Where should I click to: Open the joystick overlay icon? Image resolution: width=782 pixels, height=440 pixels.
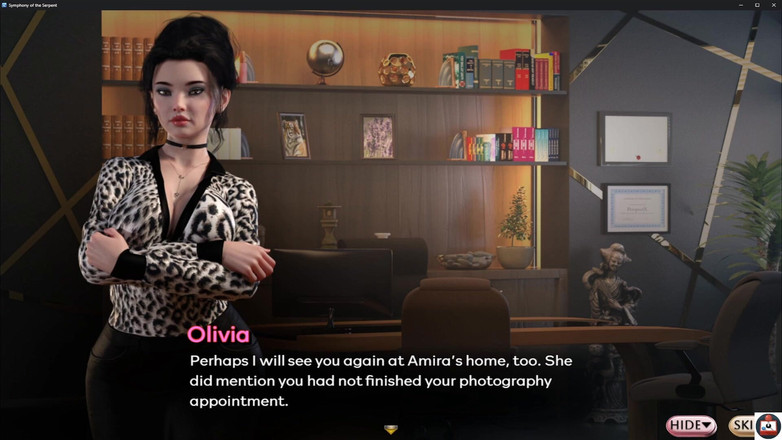pos(768,425)
